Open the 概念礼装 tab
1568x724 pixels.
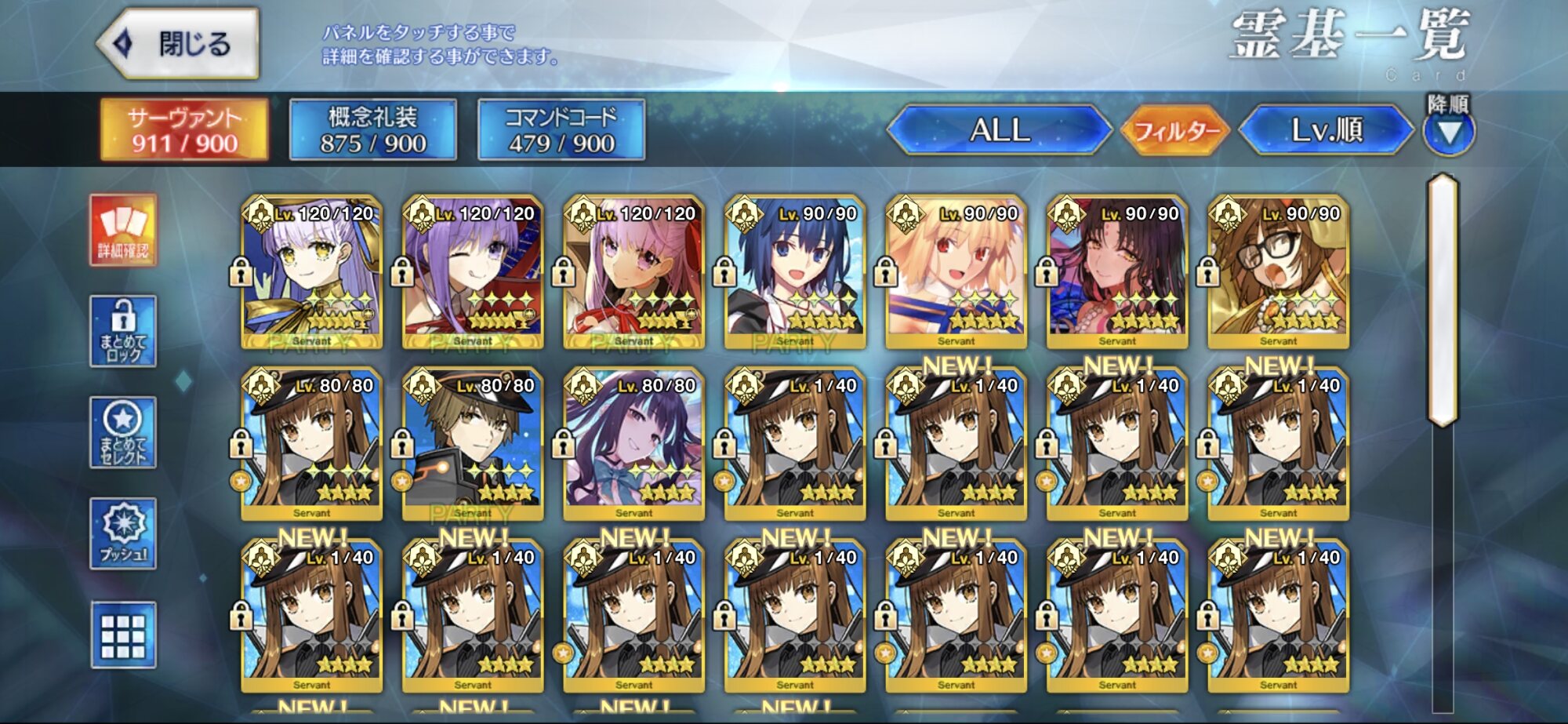(373, 129)
